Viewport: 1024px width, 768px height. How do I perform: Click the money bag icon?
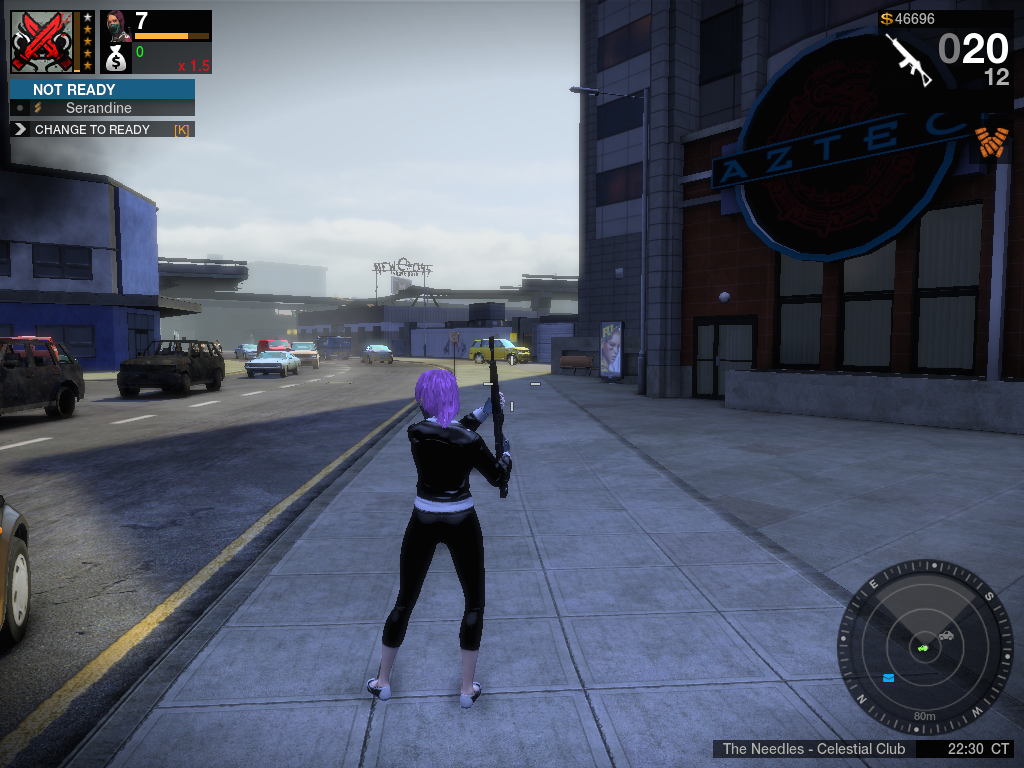[116, 58]
